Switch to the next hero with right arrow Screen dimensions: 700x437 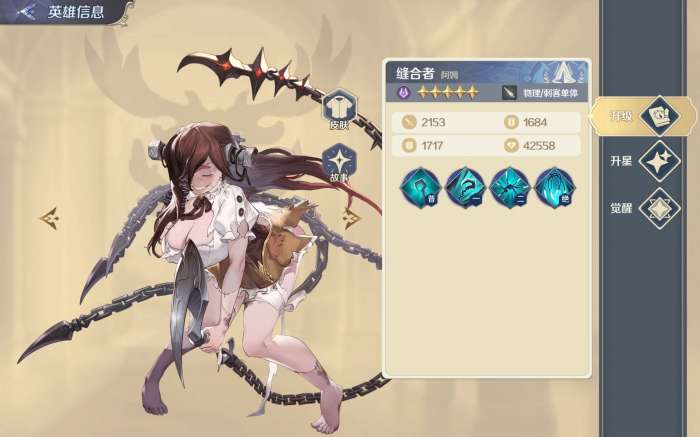[x=351, y=217]
